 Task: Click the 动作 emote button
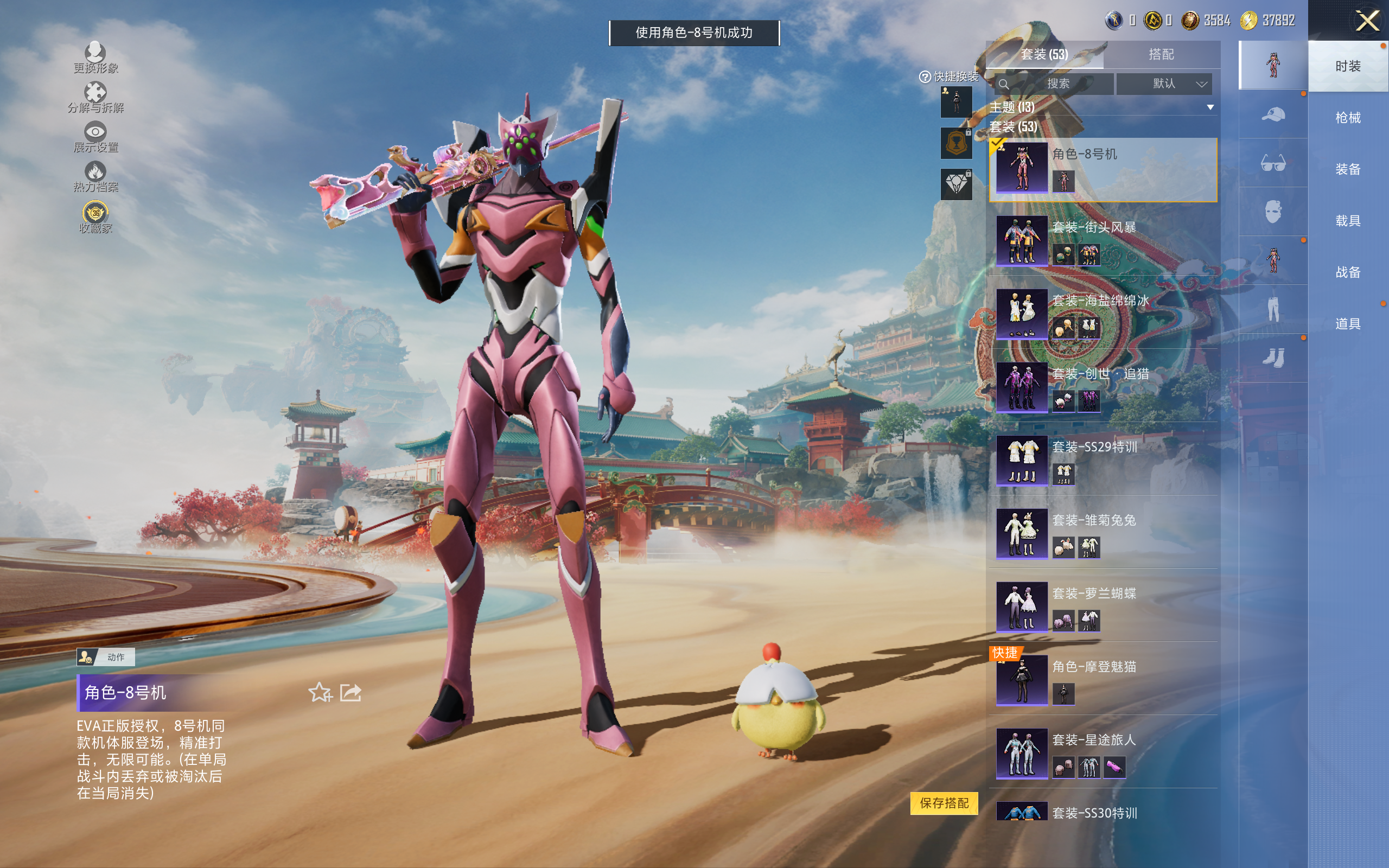(x=106, y=658)
